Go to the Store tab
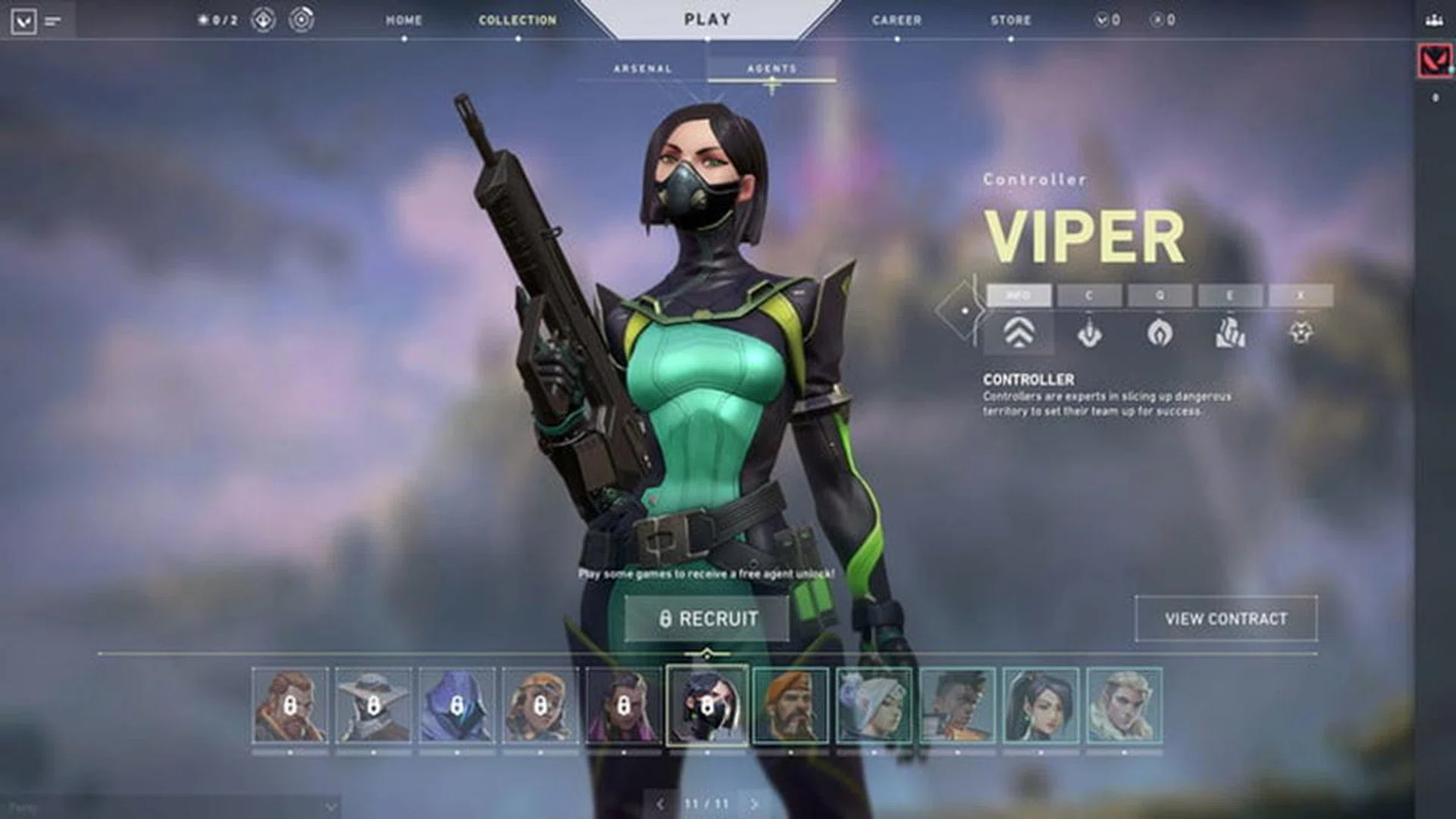Viewport: 1456px width, 819px height. (x=1010, y=20)
